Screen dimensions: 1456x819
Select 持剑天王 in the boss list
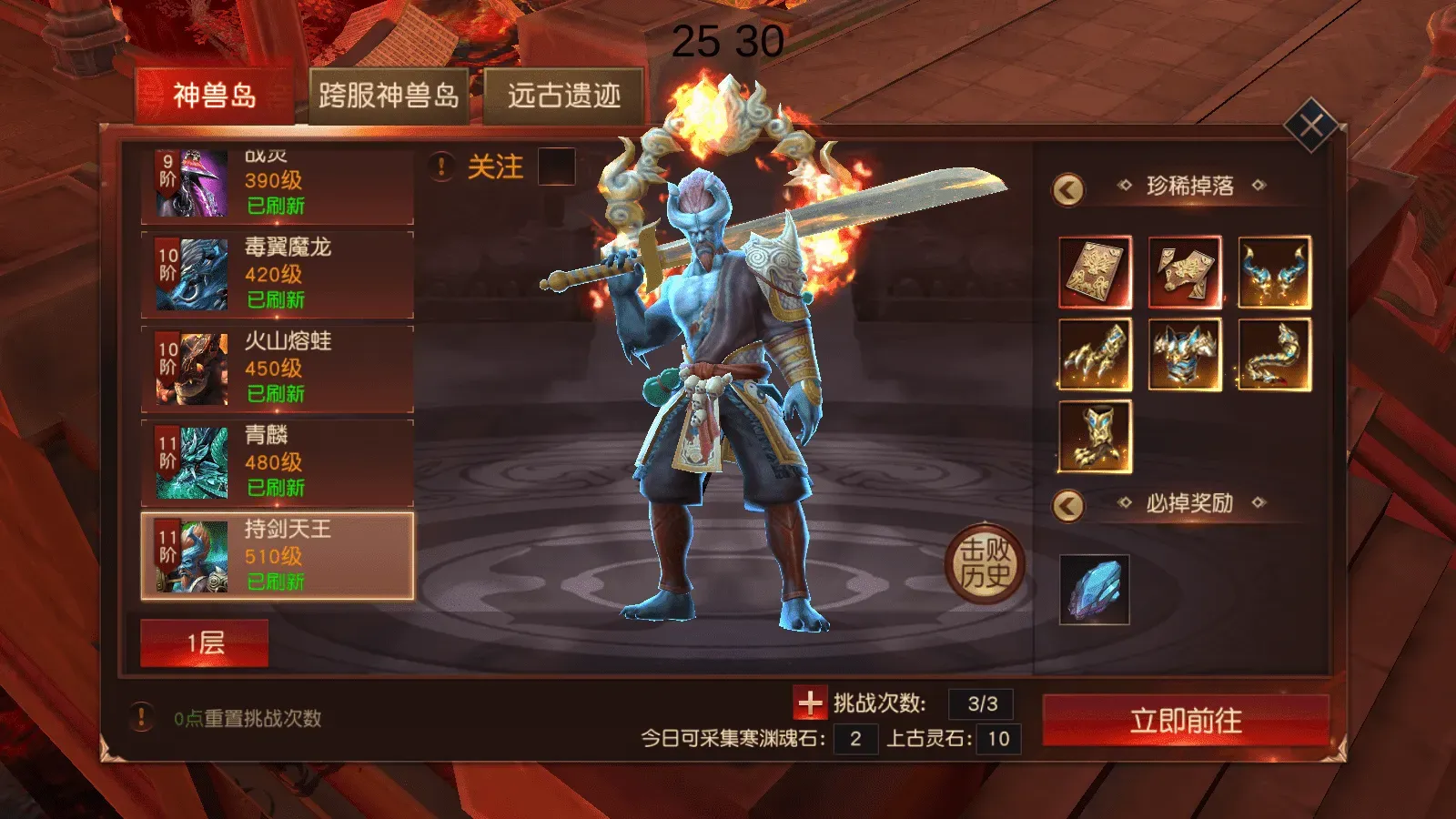pyautogui.click(x=275, y=555)
